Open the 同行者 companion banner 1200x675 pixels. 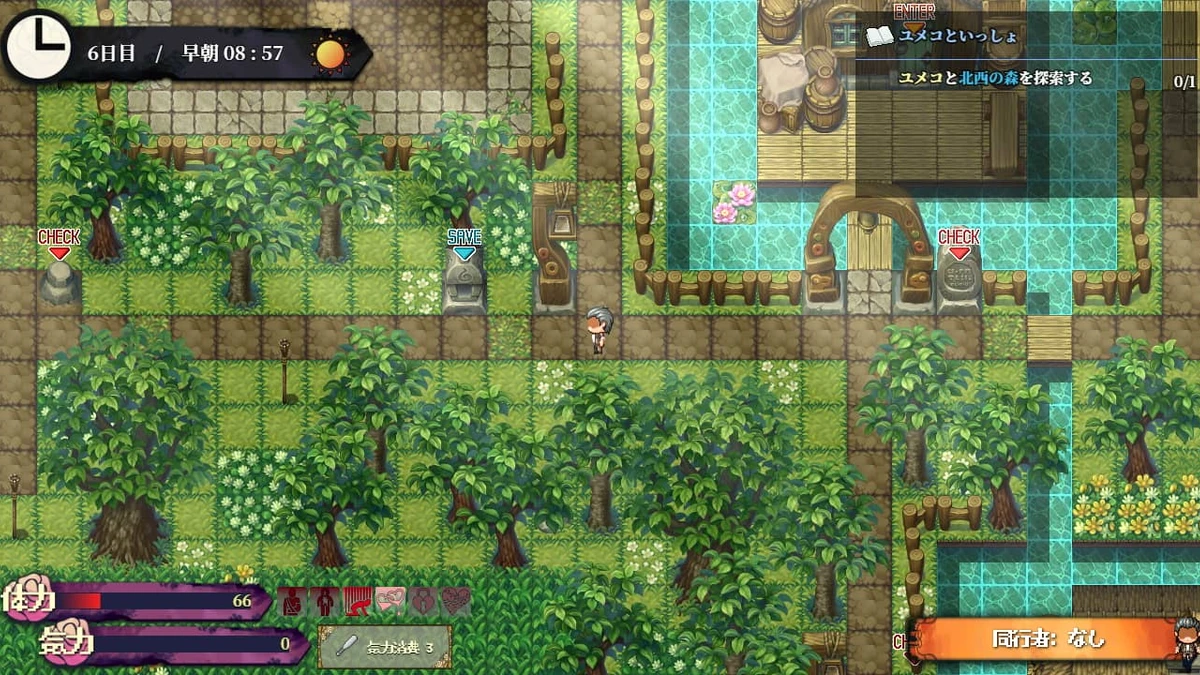coord(1048,639)
